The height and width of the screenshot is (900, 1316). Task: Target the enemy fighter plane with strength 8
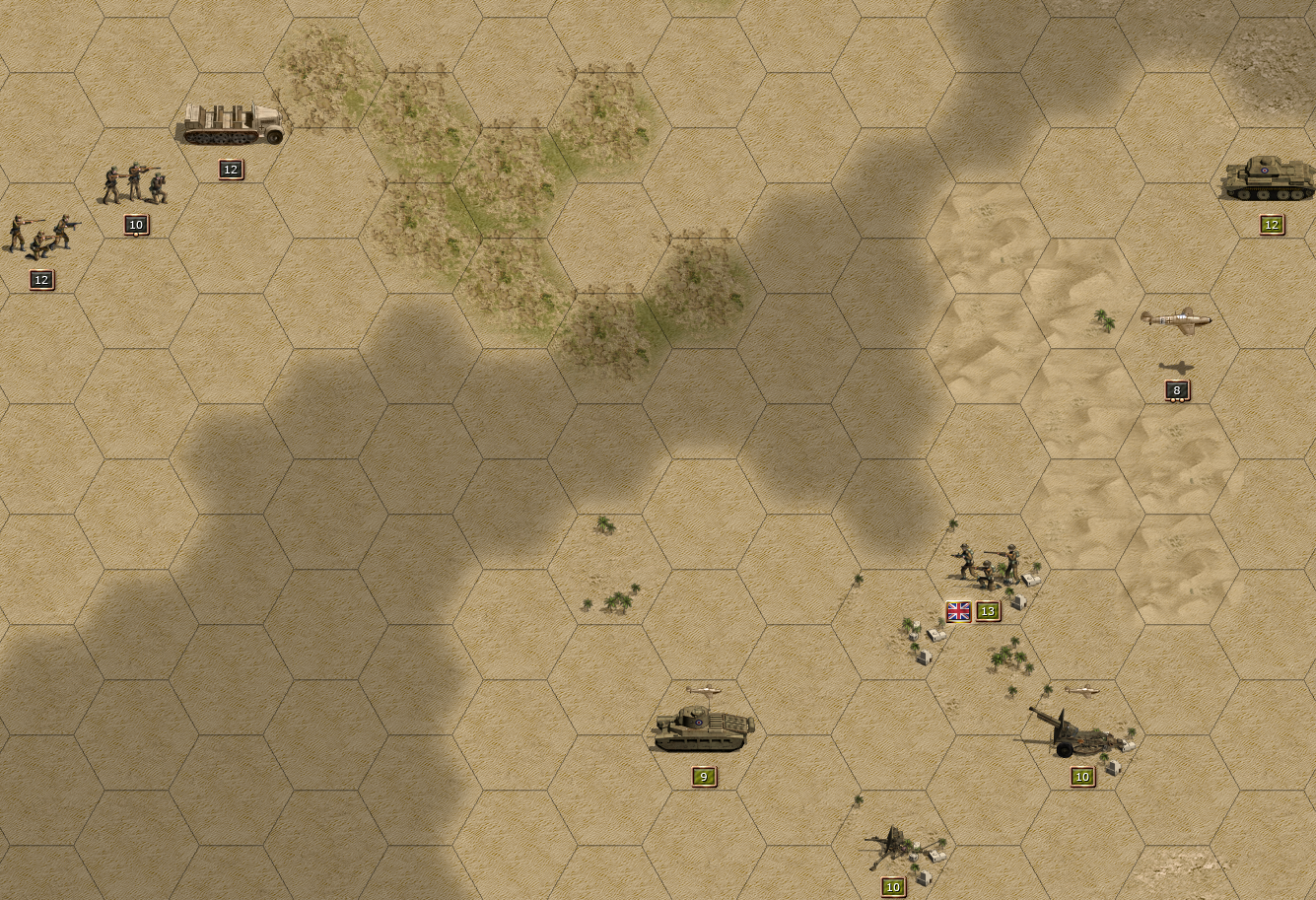(x=1176, y=320)
